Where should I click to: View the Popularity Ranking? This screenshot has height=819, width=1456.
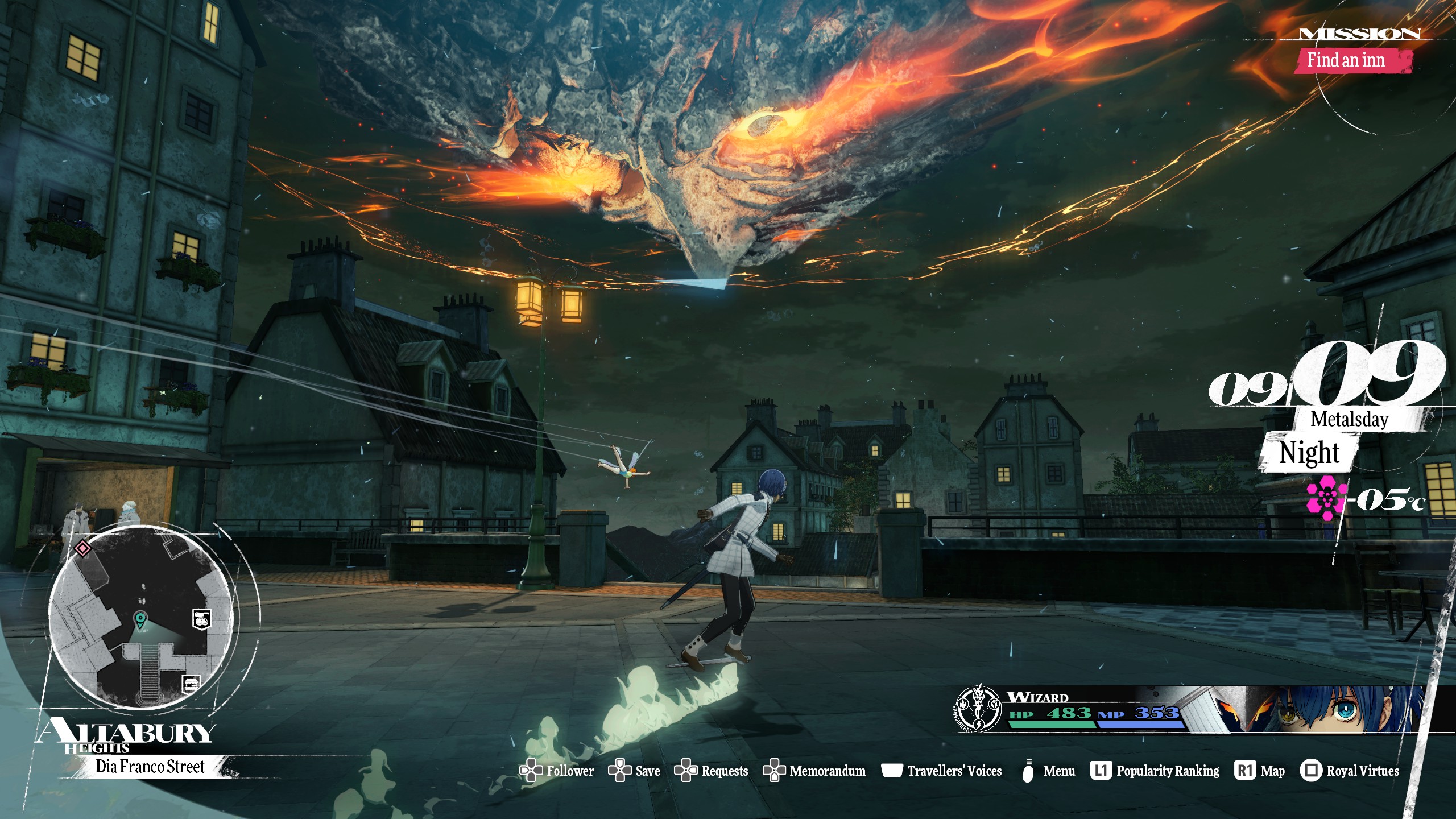pyautogui.click(x=1155, y=771)
